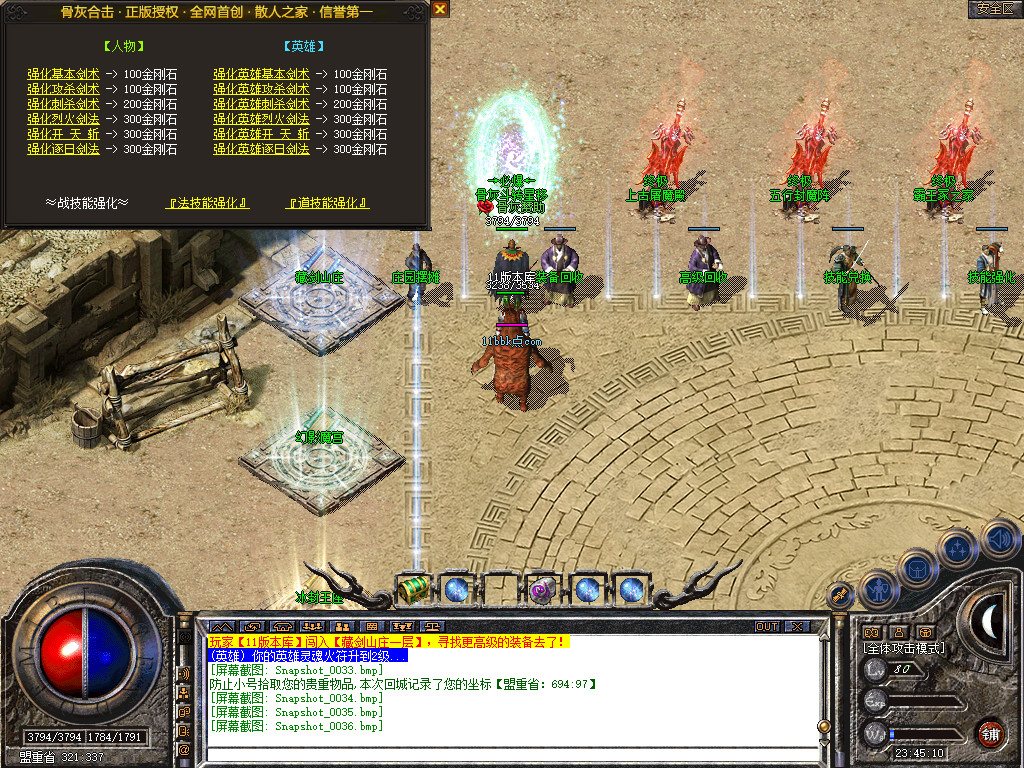The height and width of the screenshot is (768, 1024).
Task: Pick the hero's 强化英雄开天斩 option
Action: click(x=261, y=134)
